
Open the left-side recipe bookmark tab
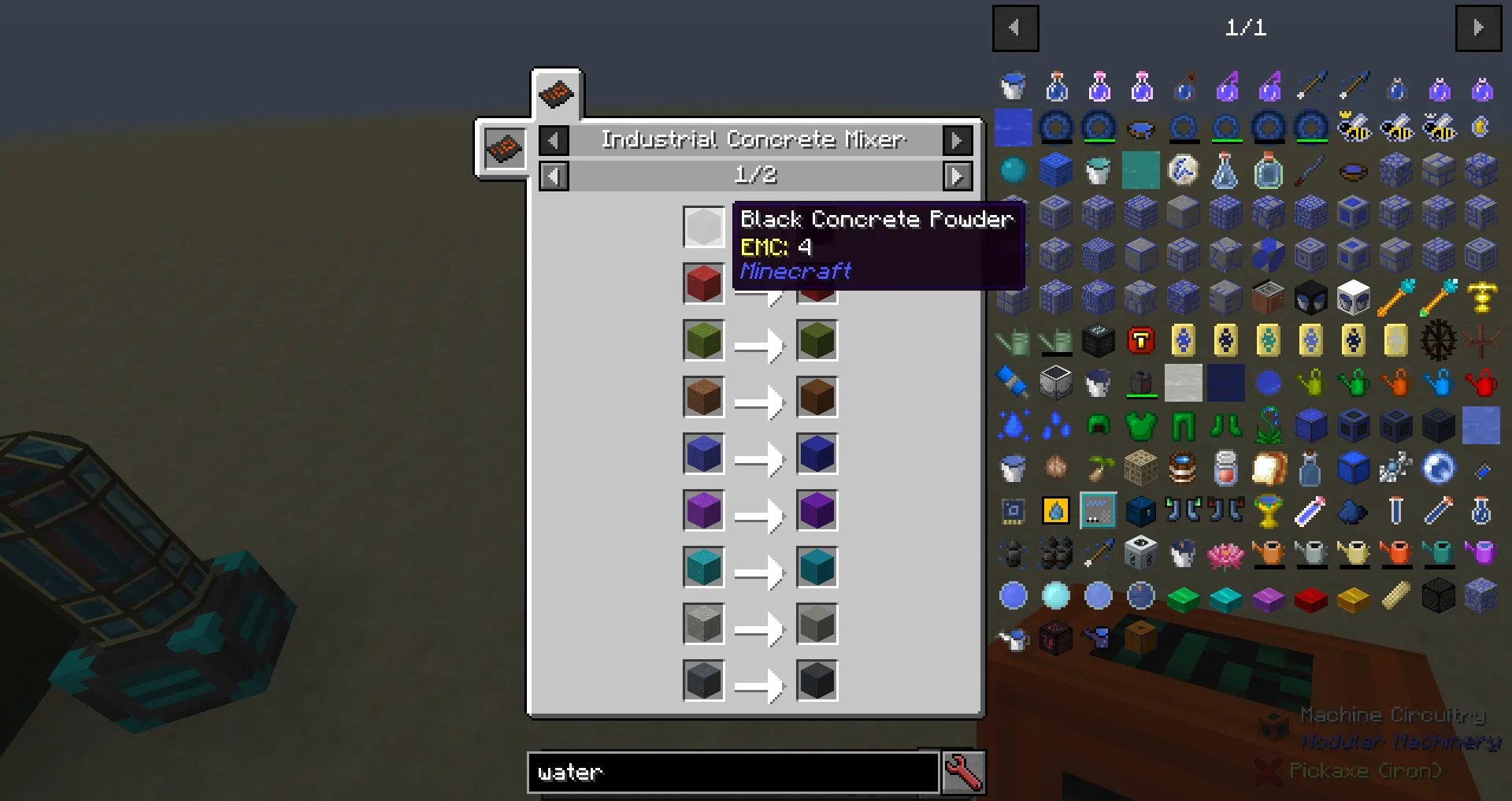504,150
